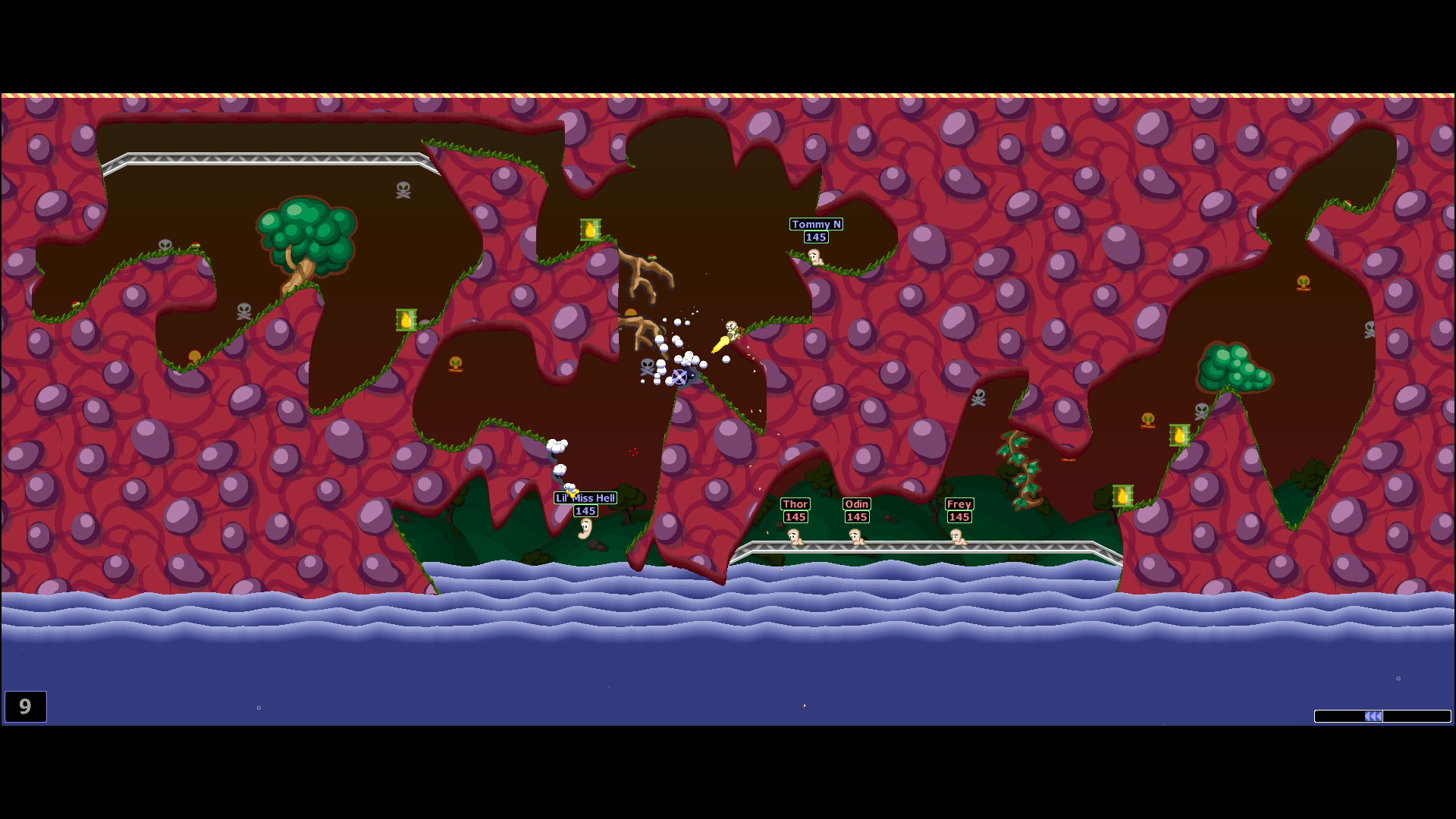Click the Thor name label
This screenshot has height=819, width=1456.
point(794,504)
